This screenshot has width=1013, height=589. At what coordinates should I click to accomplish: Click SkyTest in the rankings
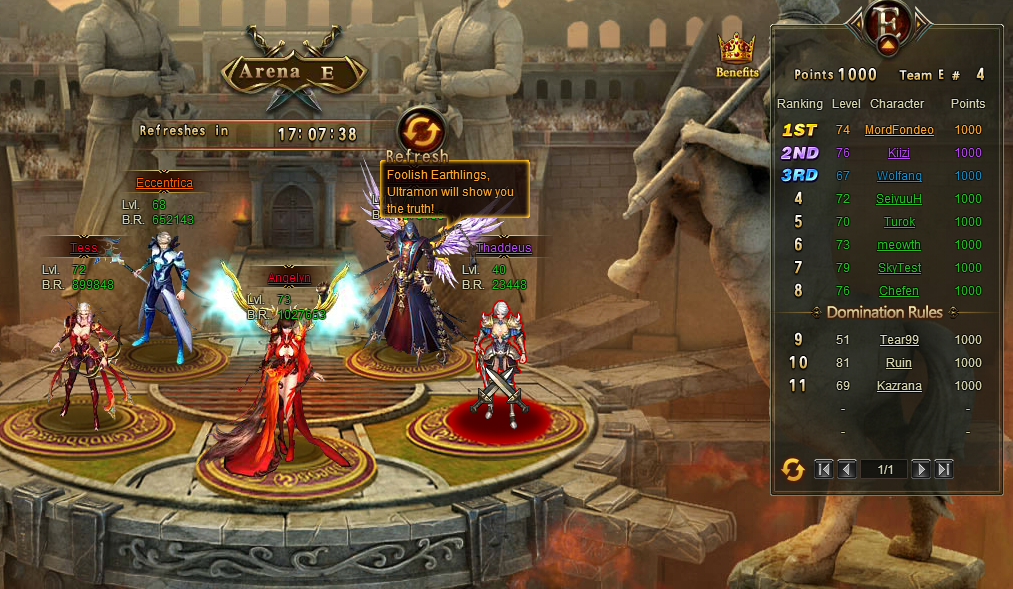(x=899, y=268)
